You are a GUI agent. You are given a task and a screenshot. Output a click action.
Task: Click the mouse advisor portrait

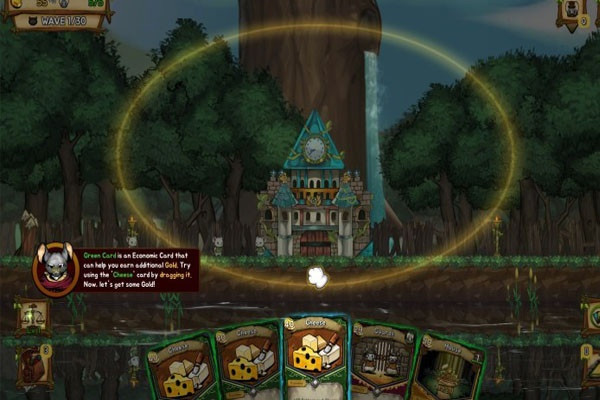(x=55, y=269)
